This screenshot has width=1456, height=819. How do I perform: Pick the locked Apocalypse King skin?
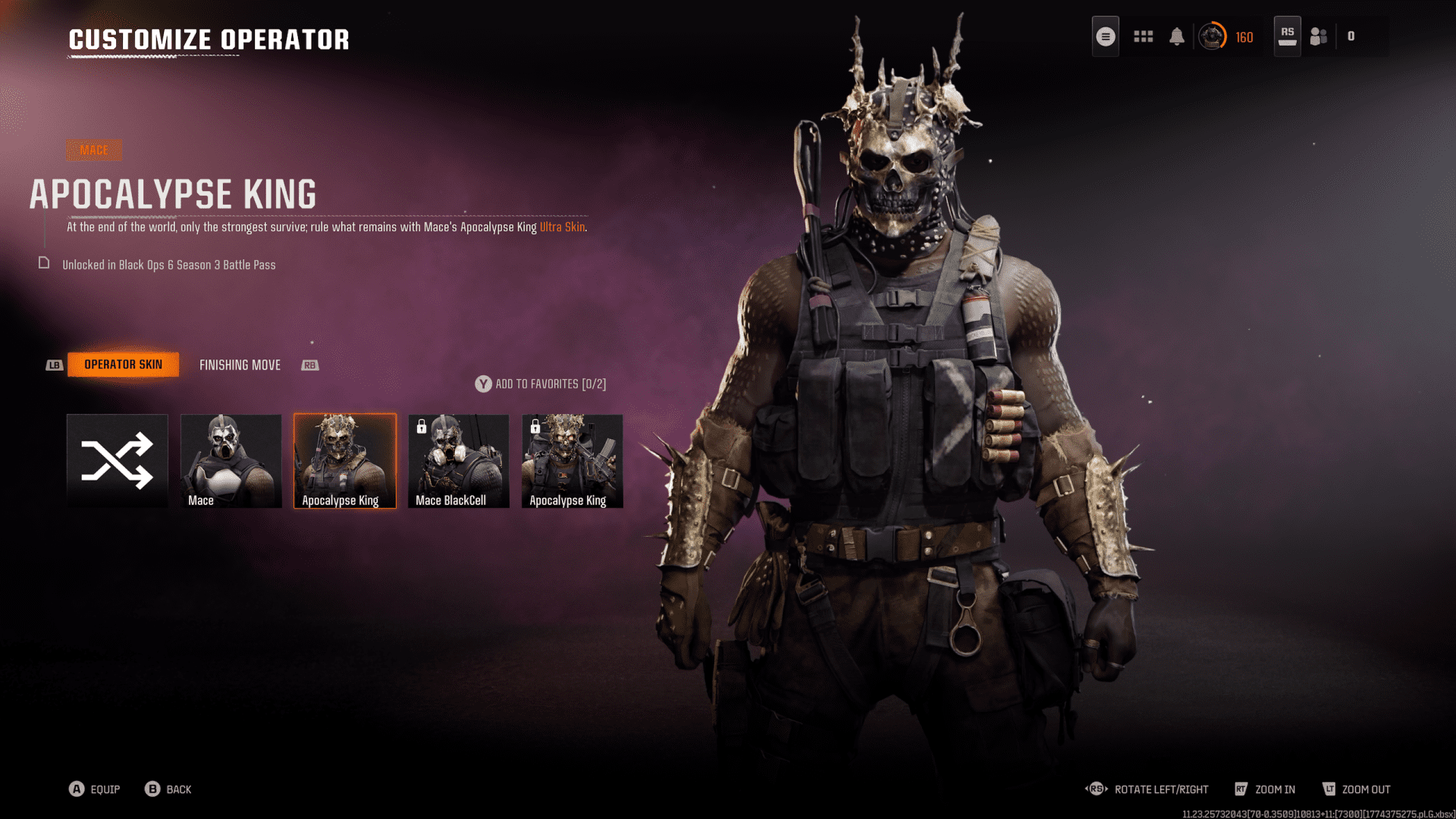573,460
